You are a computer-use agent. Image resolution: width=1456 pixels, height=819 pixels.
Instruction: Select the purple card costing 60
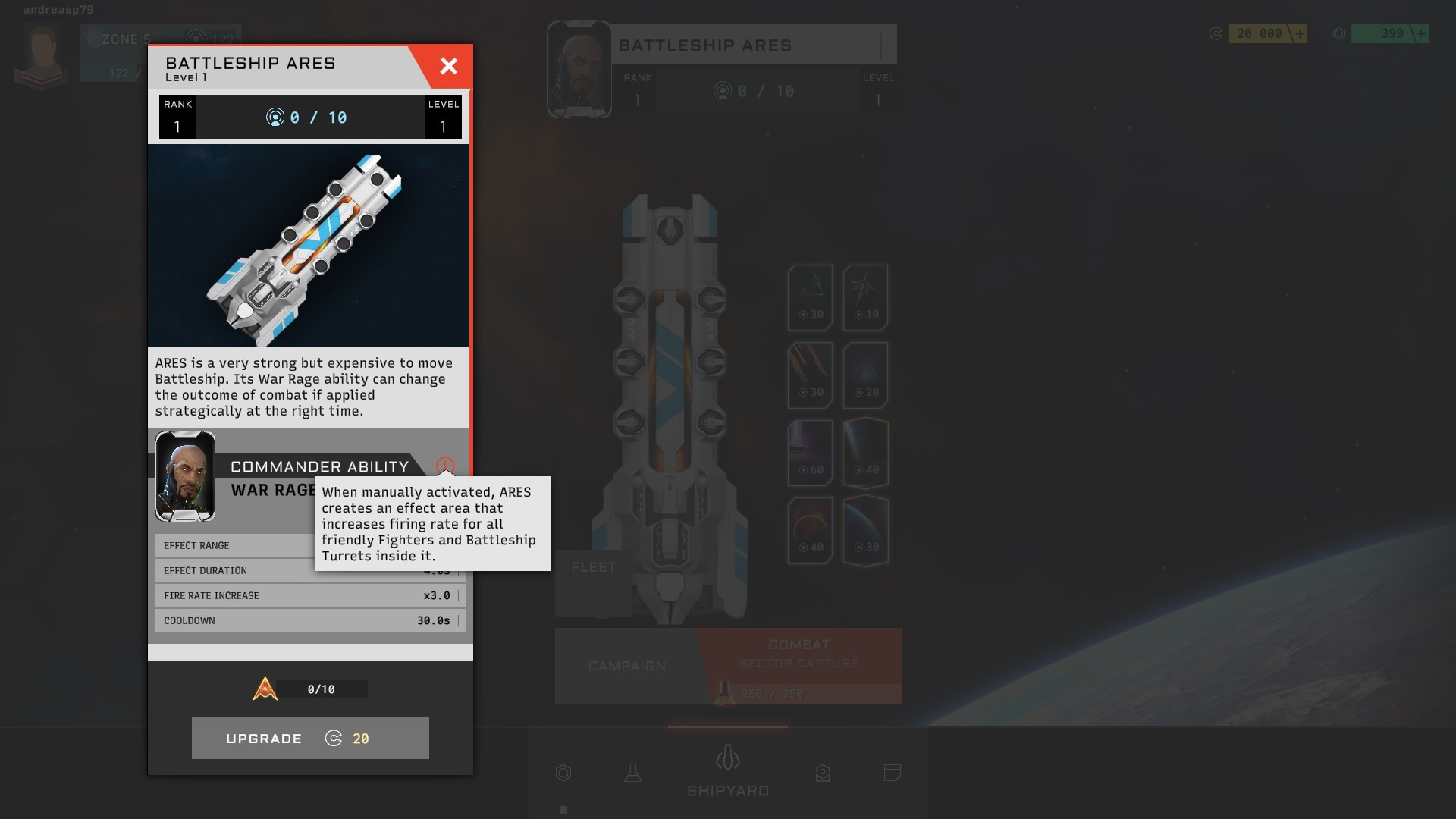pos(810,453)
